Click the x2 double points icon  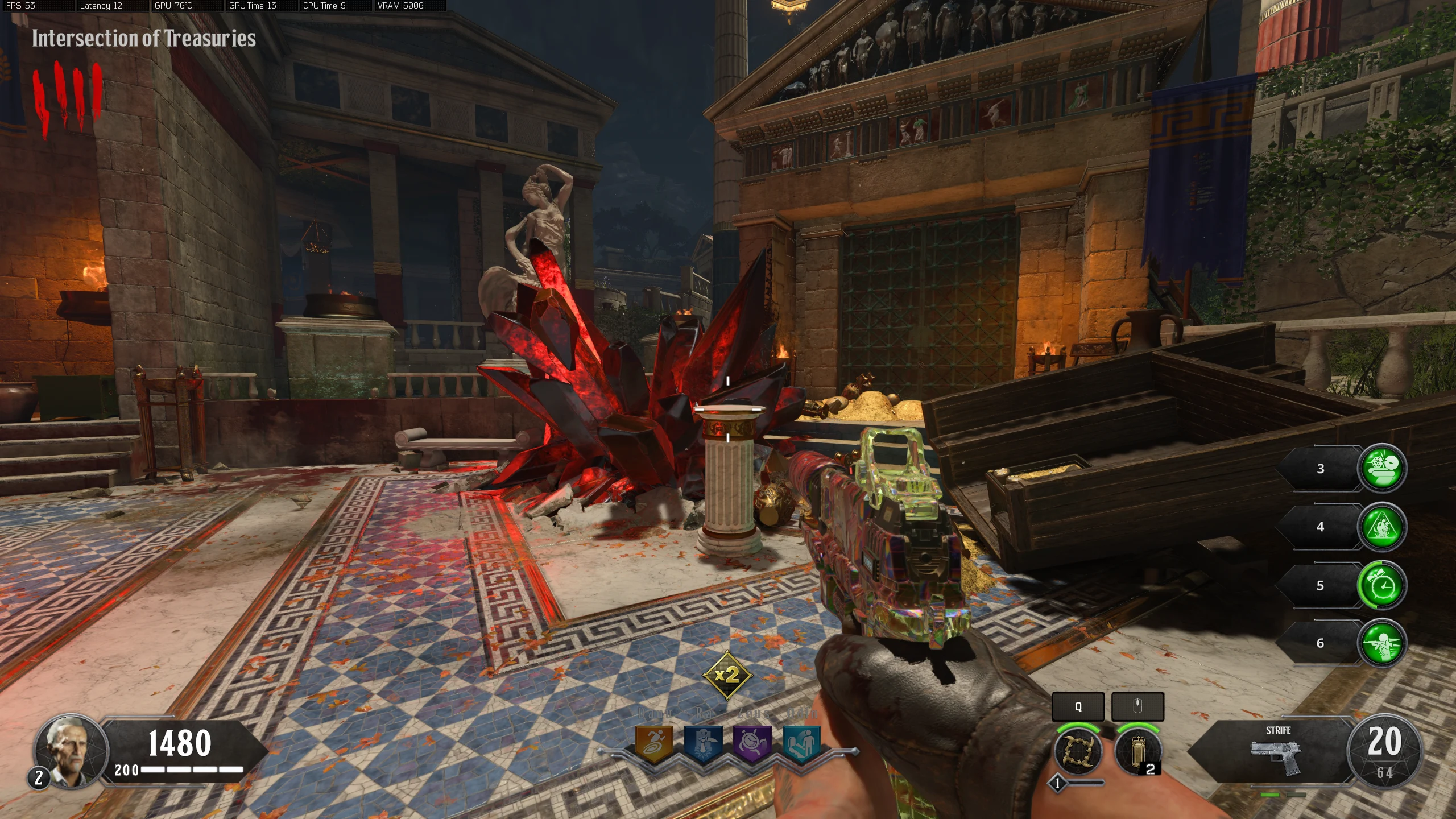pyautogui.click(x=727, y=676)
